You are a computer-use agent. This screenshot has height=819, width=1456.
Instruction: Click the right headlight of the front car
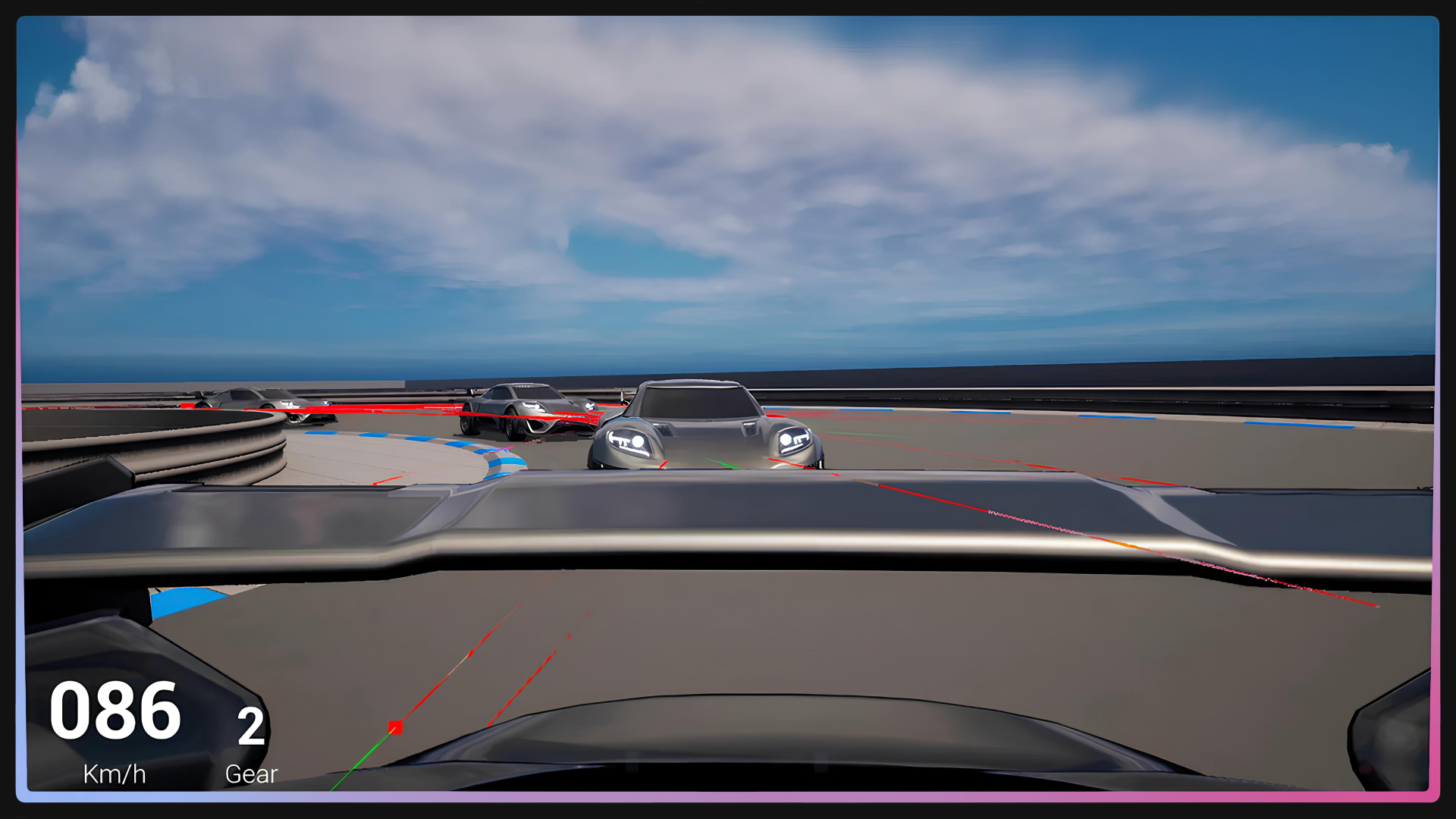click(792, 438)
